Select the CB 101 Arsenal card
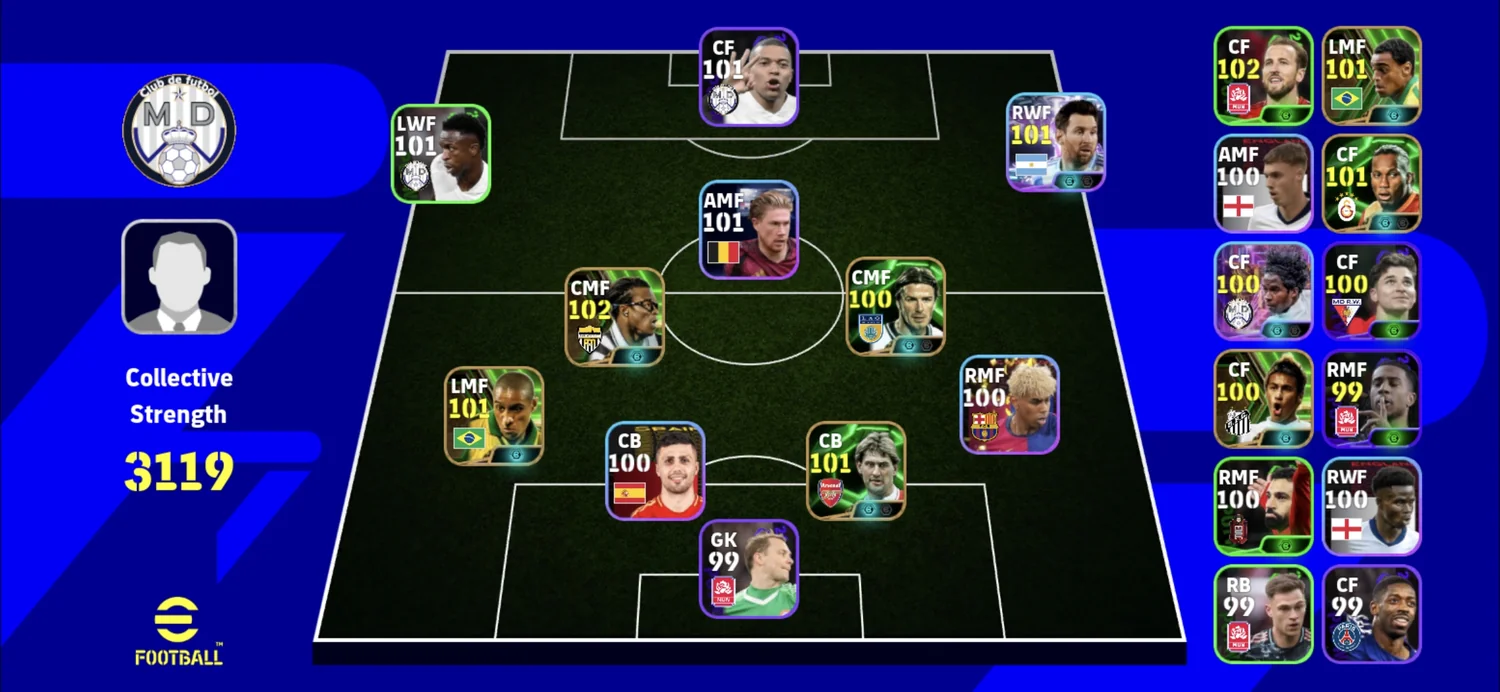The width and height of the screenshot is (1500, 692). tap(856, 471)
